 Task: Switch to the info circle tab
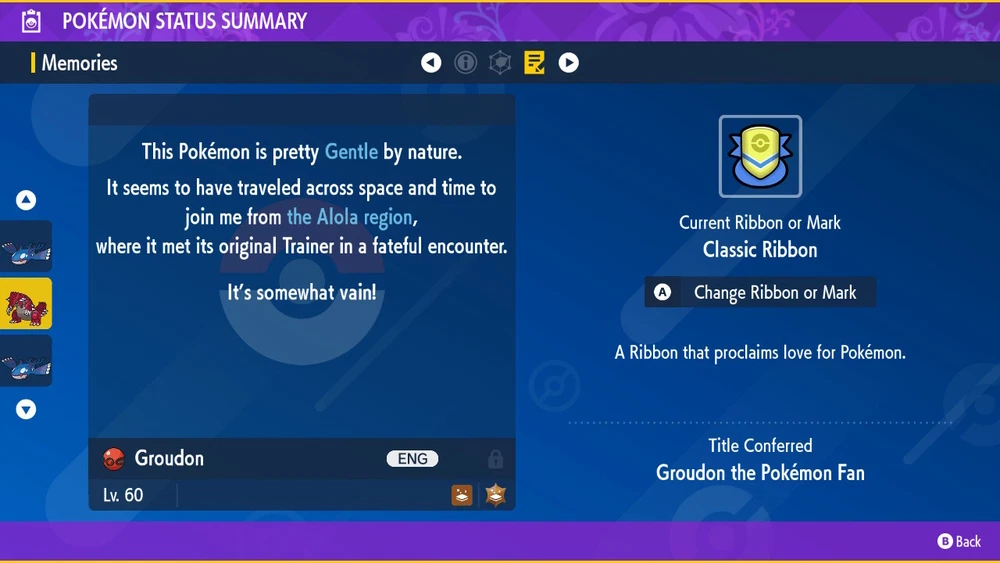point(465,63)
